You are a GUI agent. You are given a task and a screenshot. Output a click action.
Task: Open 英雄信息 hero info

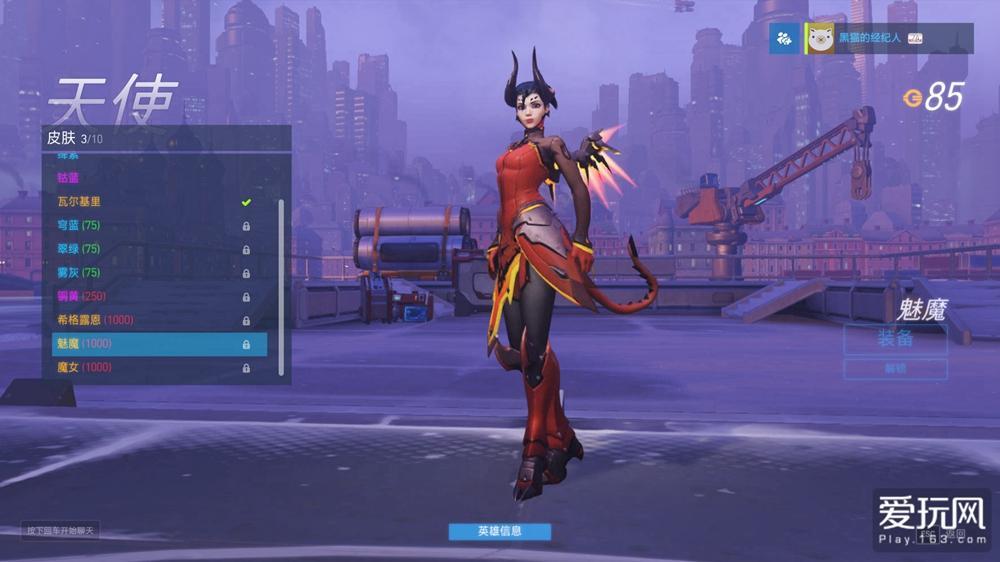(499, 531)
